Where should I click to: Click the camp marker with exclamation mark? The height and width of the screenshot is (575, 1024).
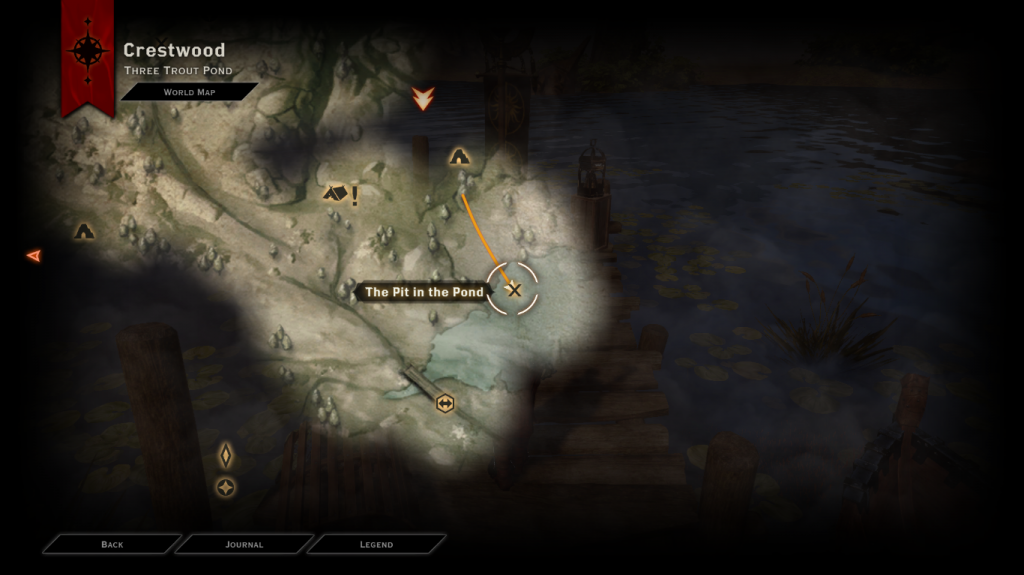[337, 193]
